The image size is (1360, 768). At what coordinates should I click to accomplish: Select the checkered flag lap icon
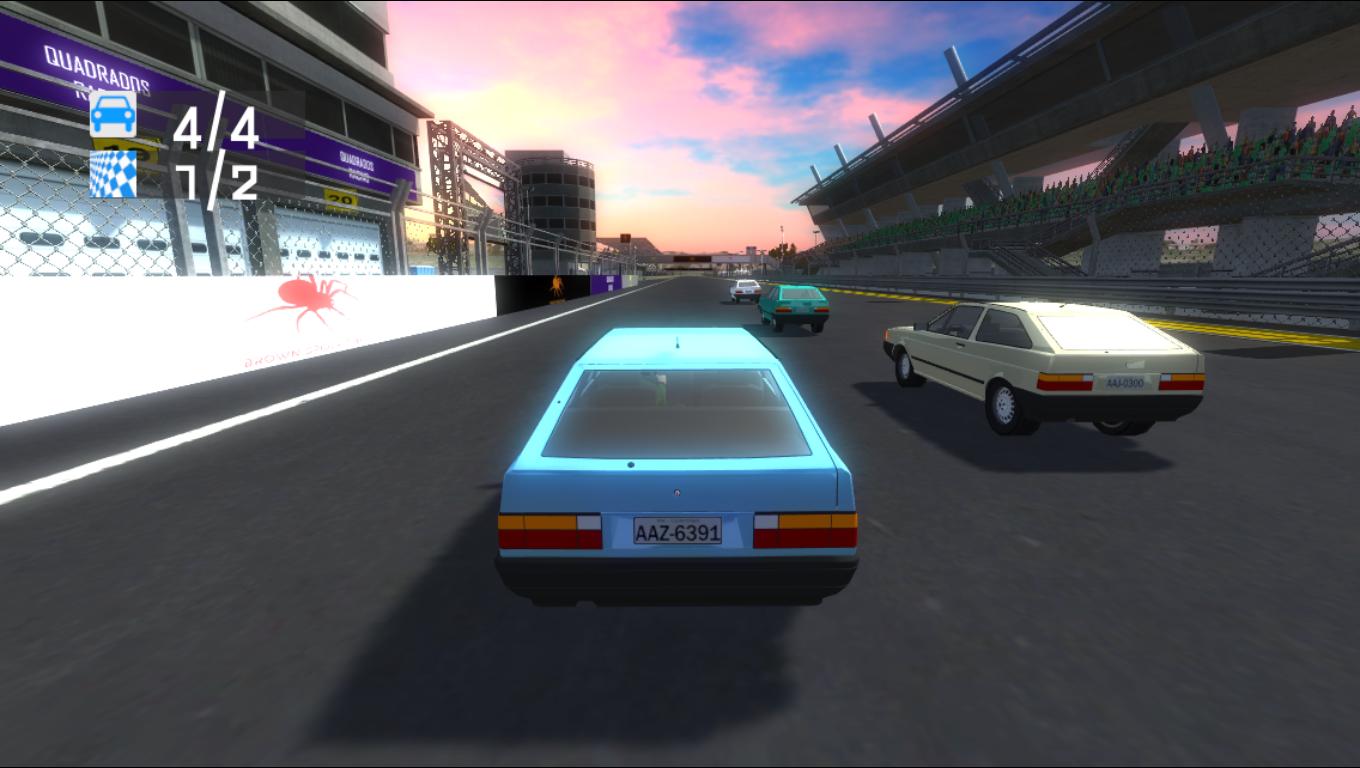(113, 174)
